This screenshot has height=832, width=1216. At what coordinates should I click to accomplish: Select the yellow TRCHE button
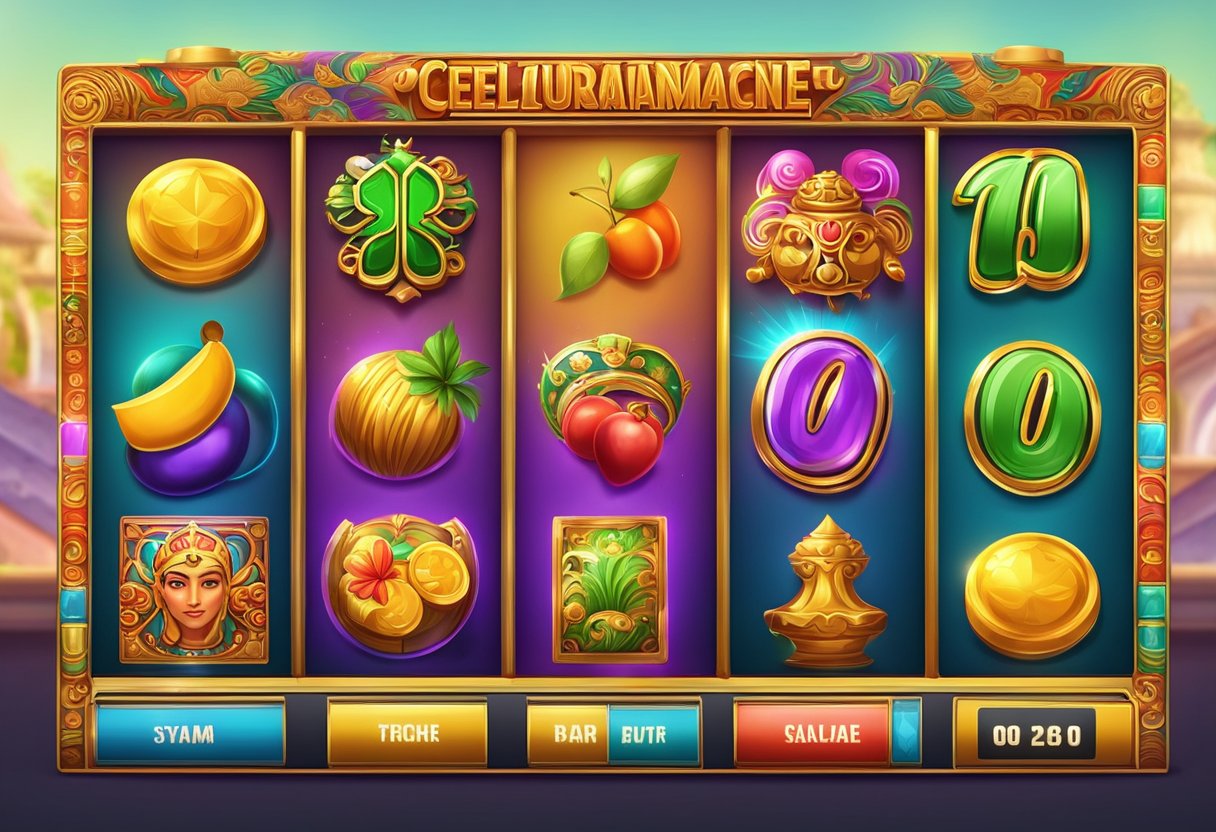[x=408, y=733]
